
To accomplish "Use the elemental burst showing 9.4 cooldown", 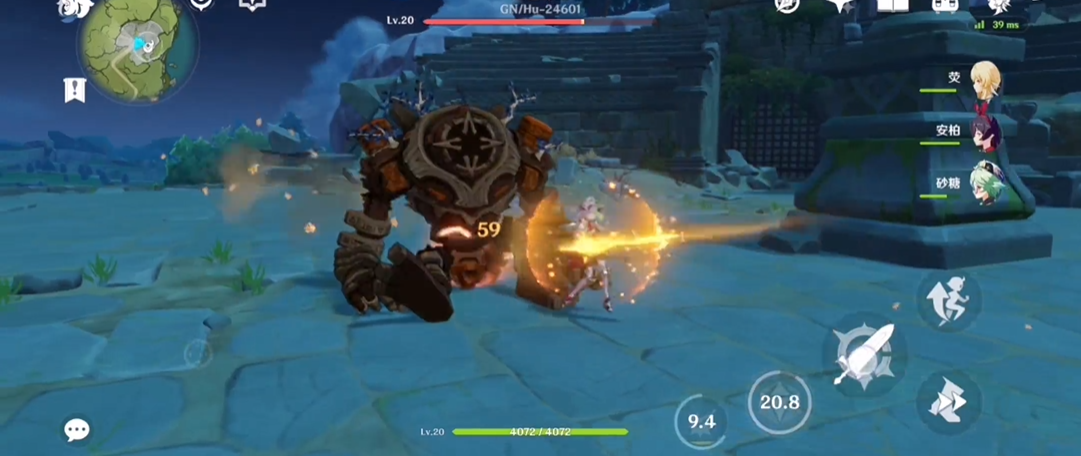I will [x=702, y=421].
